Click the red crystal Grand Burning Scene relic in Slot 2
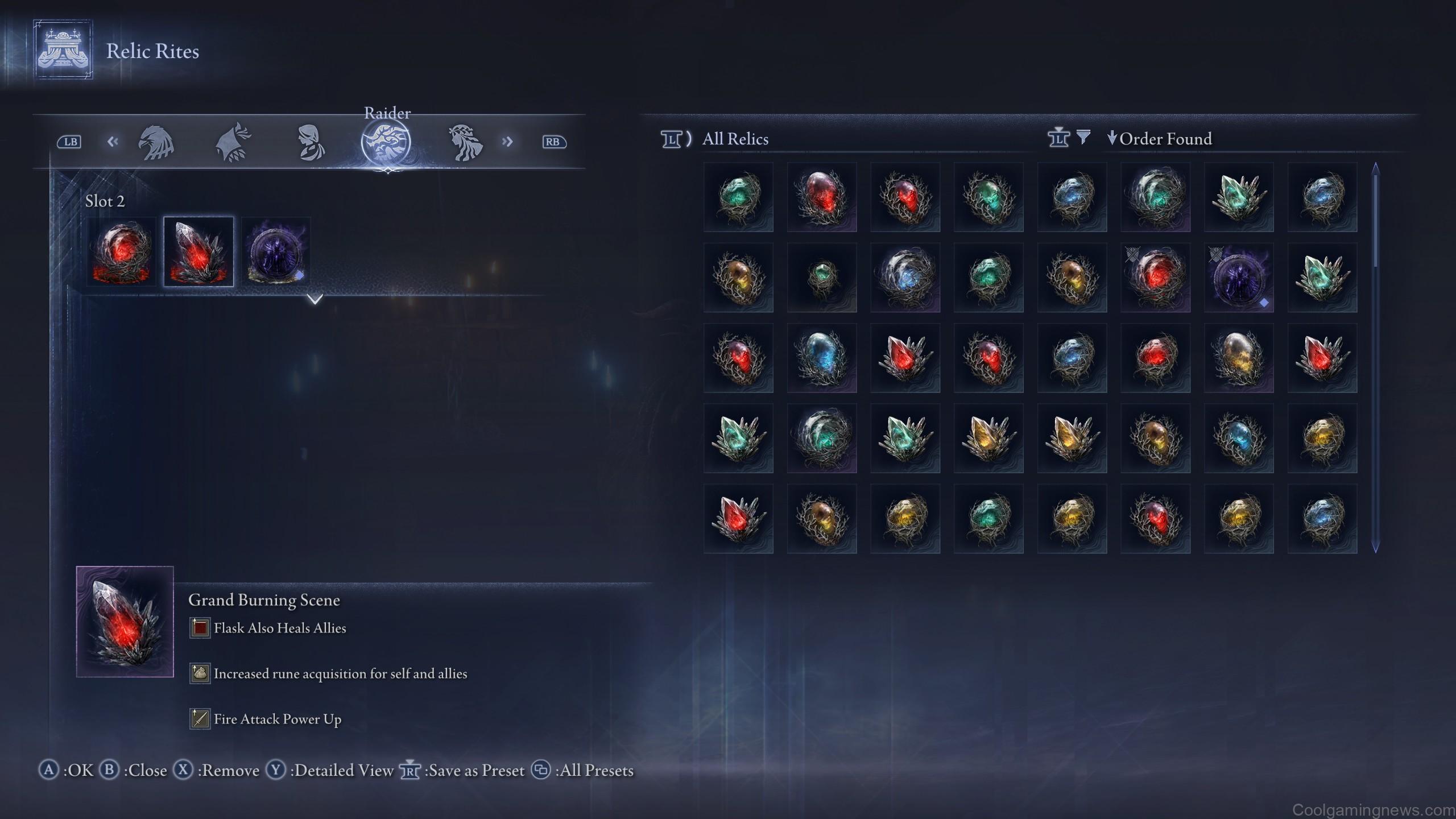Screen dimensions: 1456x819 (198, 251)
